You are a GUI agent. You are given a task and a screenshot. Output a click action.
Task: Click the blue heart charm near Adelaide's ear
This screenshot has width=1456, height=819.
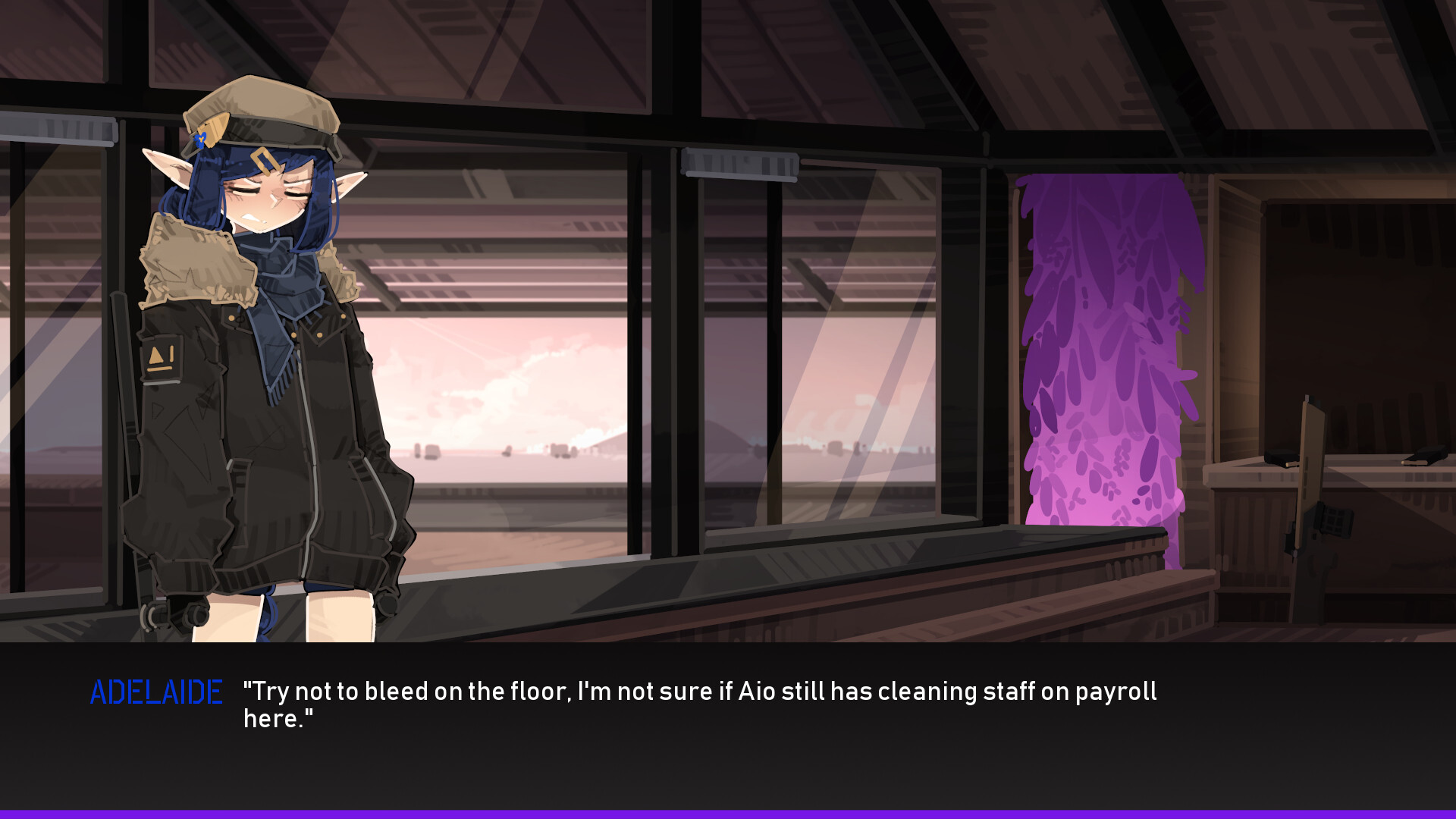point(200,140)
